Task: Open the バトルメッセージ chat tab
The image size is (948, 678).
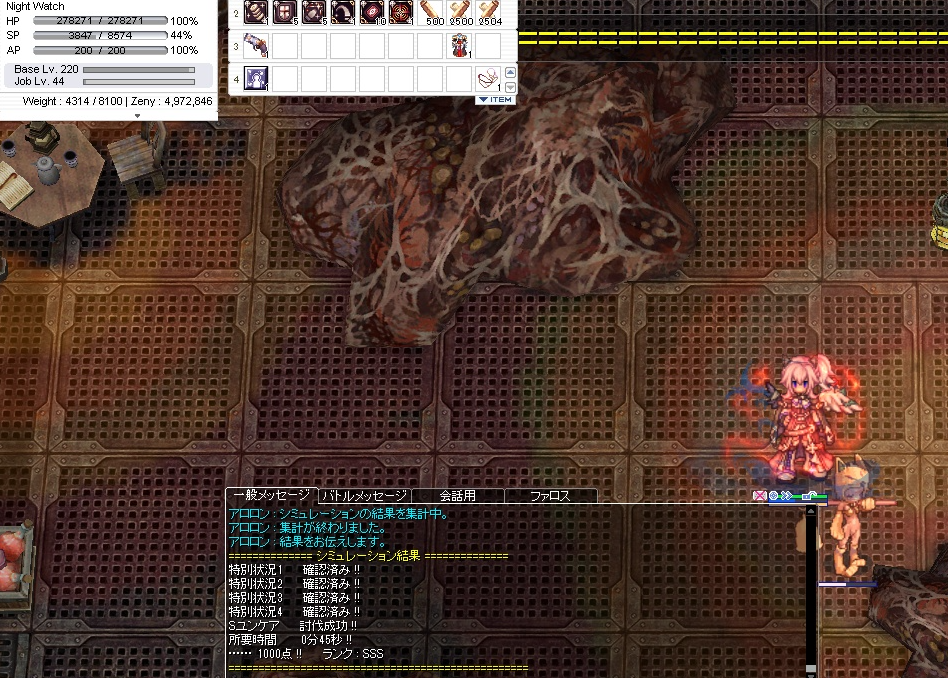Action: (364, 496)
